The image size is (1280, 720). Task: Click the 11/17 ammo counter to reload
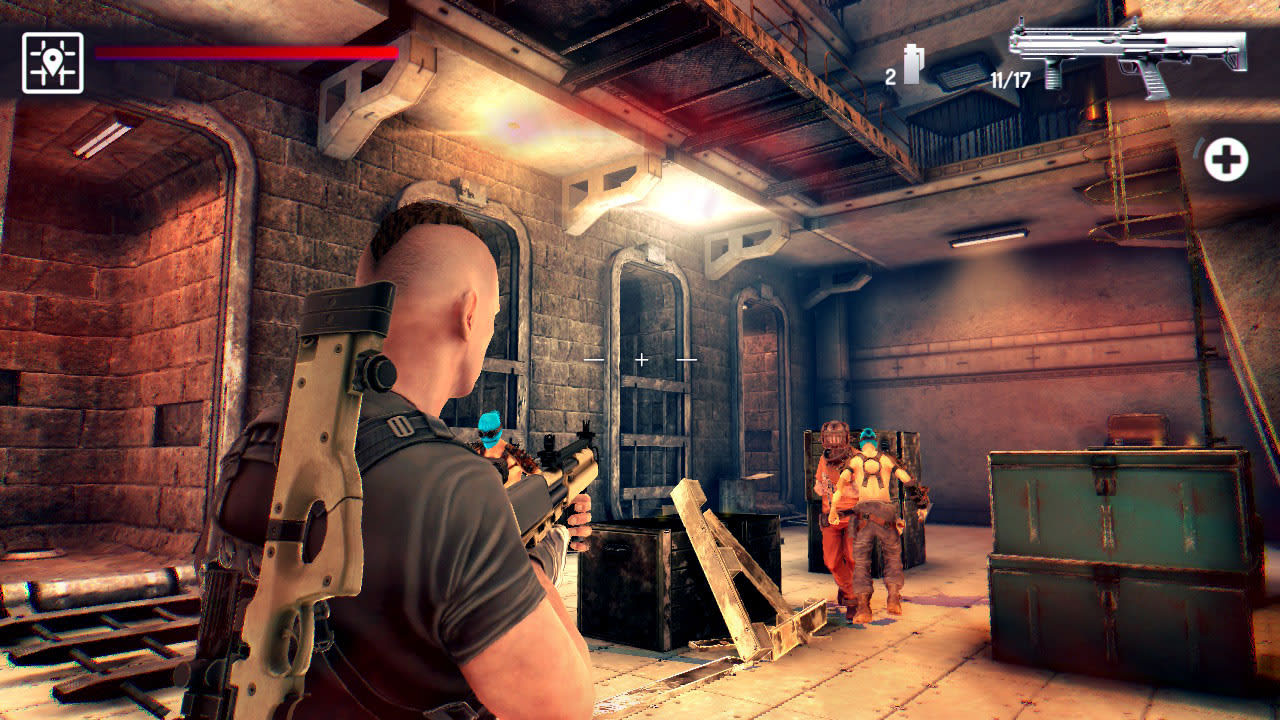click(x=1012, y=80)
